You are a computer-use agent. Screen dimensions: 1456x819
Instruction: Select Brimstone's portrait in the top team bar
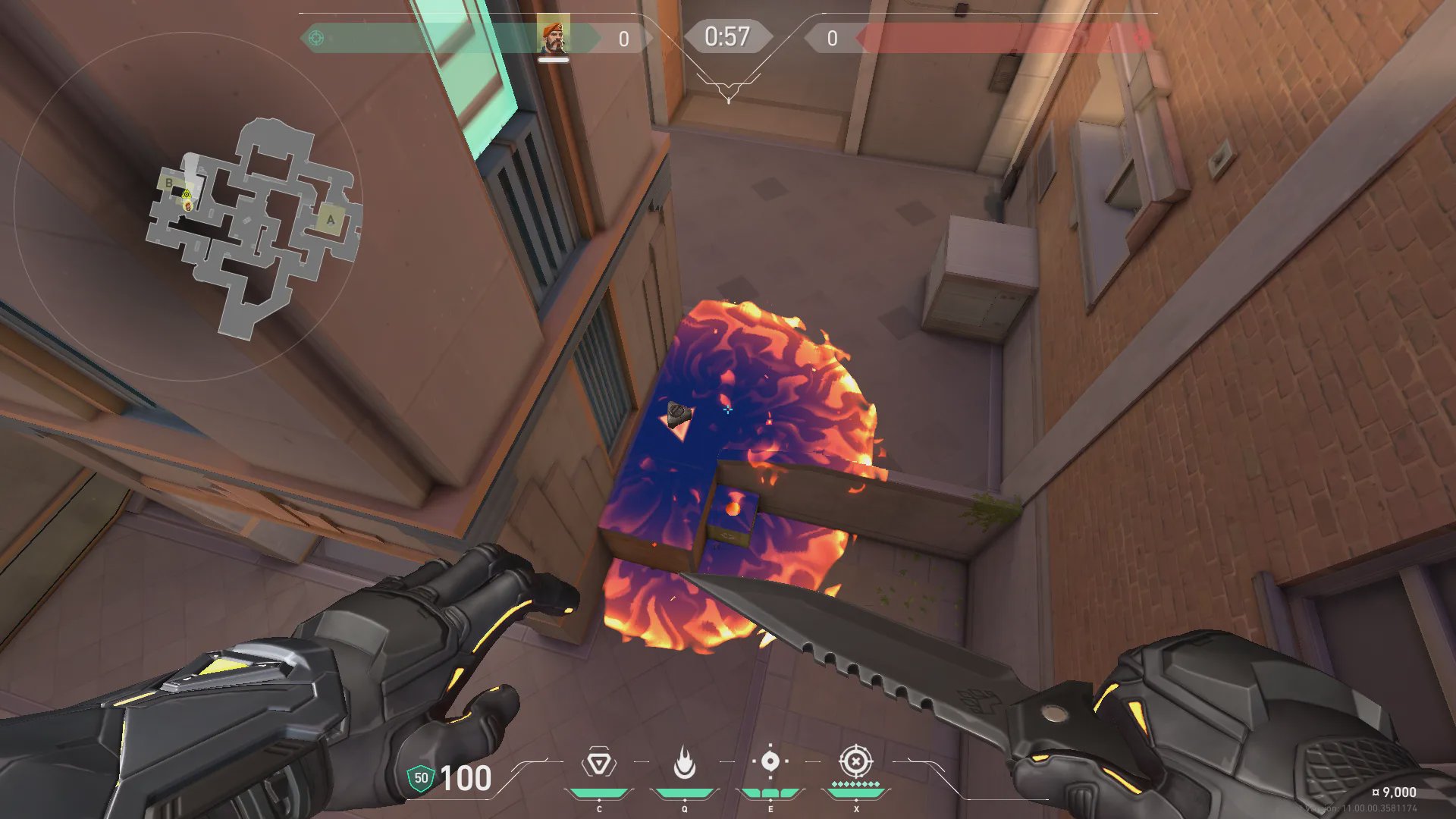pyautogui.click(x=554, y=37)
